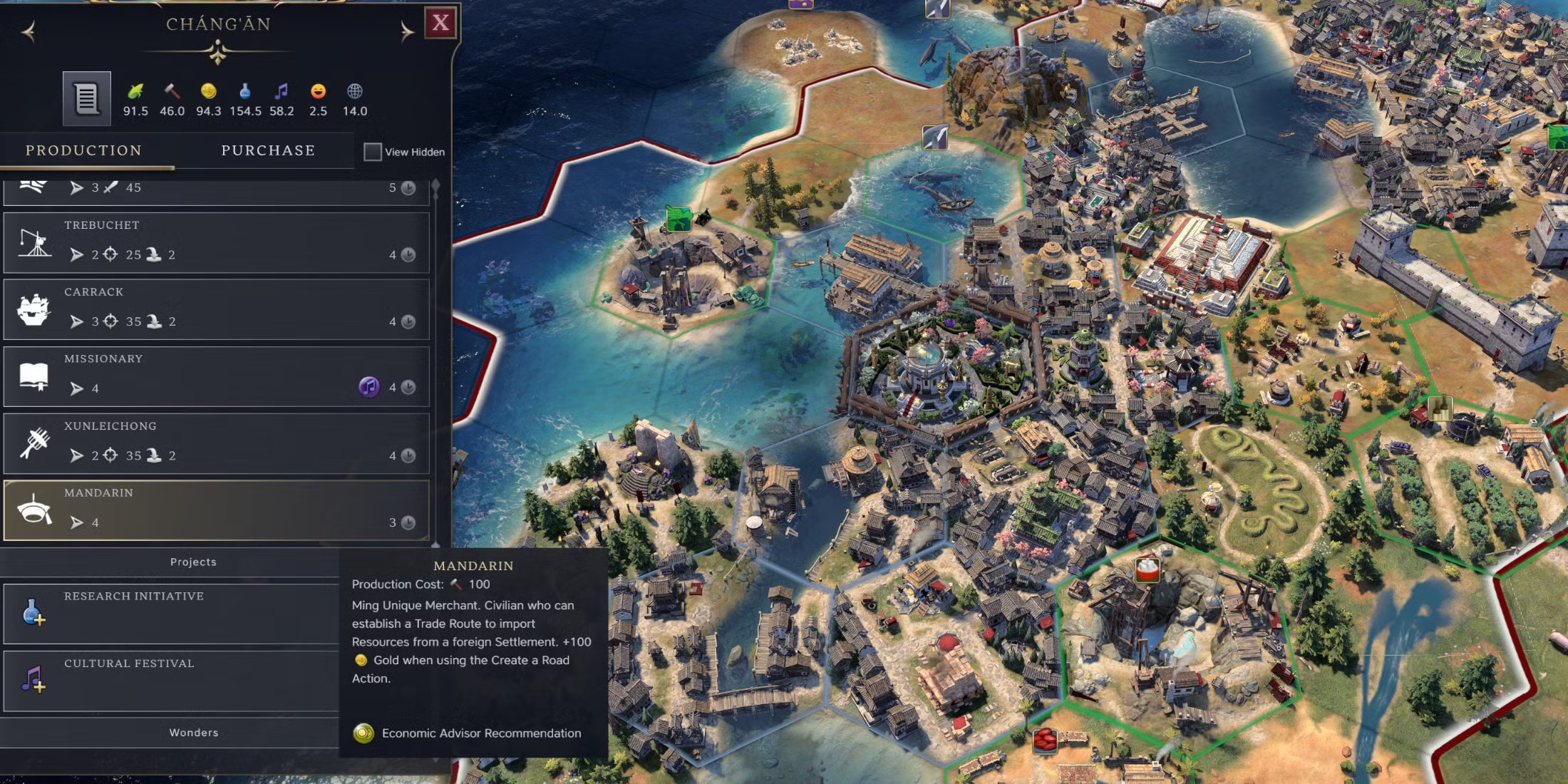Close the Cháng'ān city panel
Screen dimensions: 1568x784
440,23
